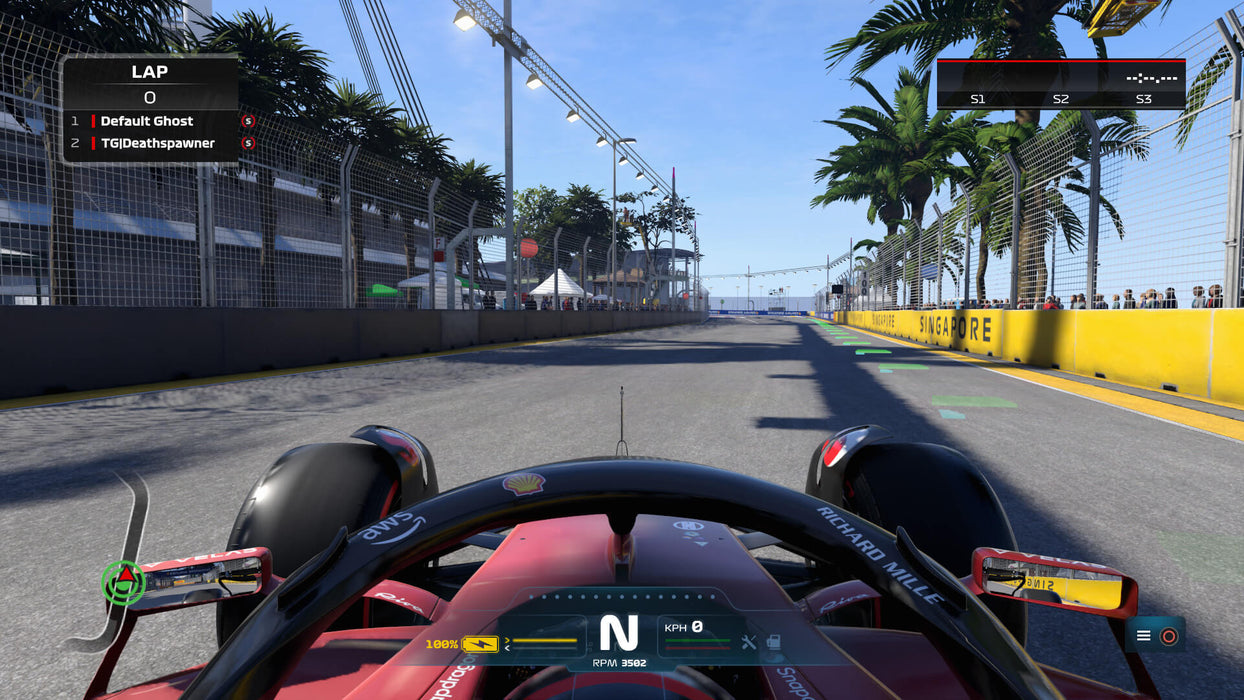Click the red circle record icon
The image size is (1244, 700).
click(1168, 635)
